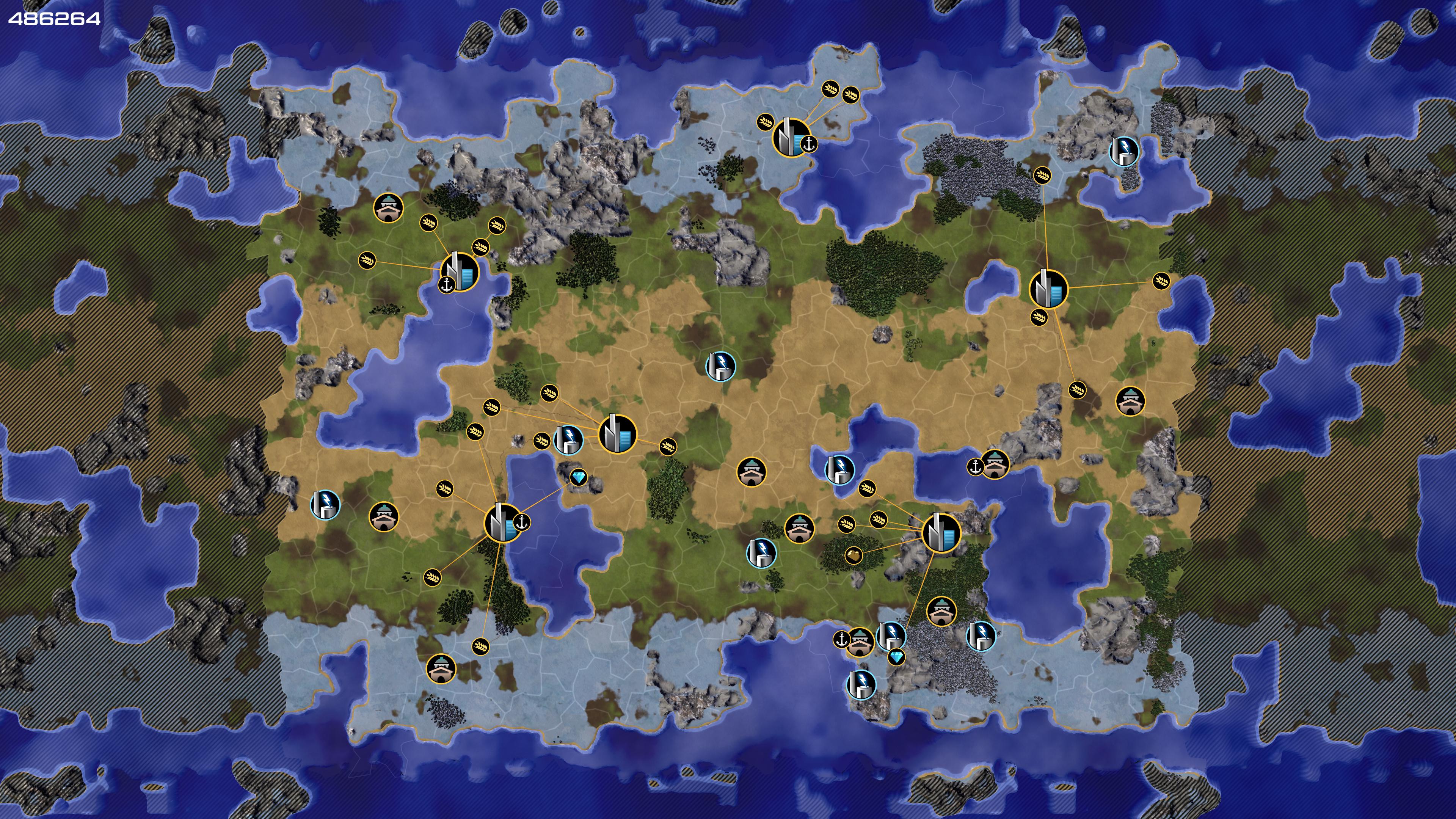This screenshot has width=1456, height=819.
Task: Pick the diamond marker touching a power plant
Action: tap(896, 657)
